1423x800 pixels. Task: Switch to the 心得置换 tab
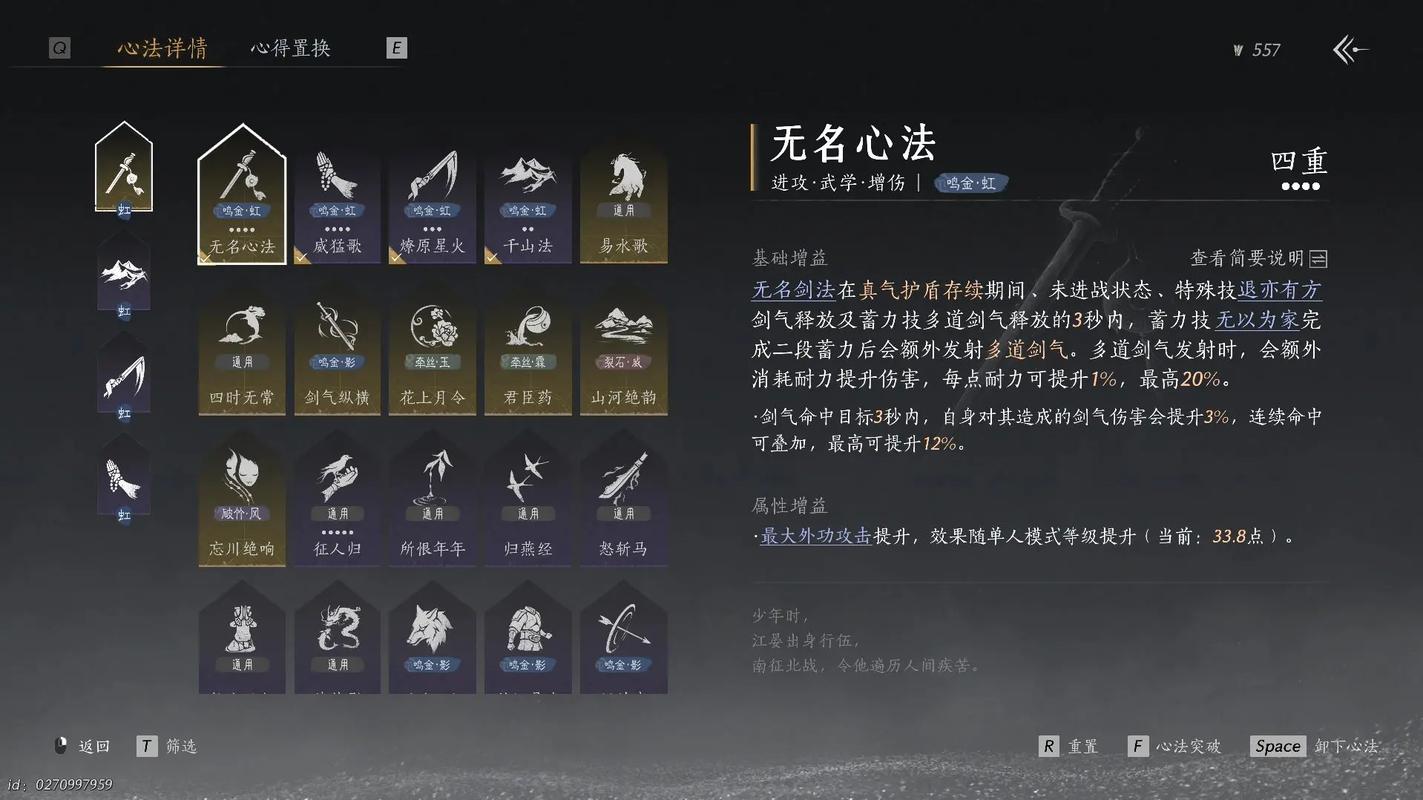tap(289, 47)
